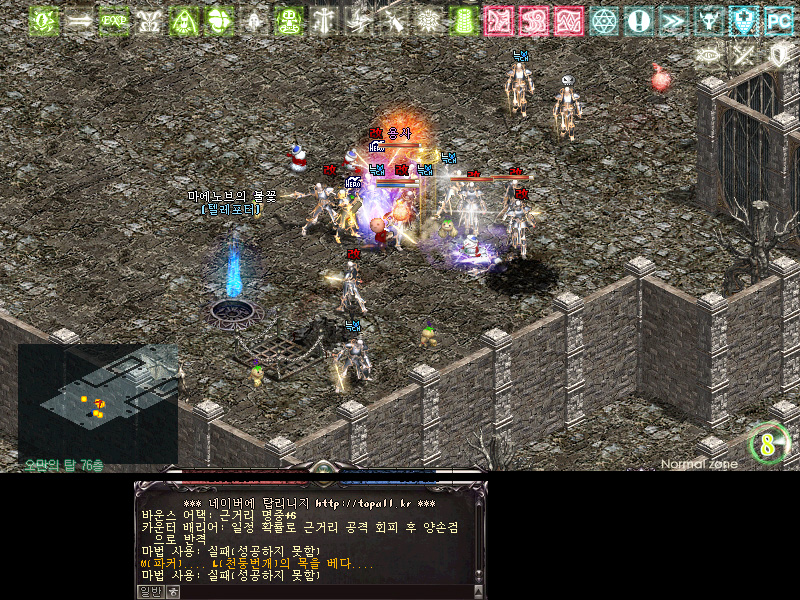Click the 일반 chat tab
800x600 pixels.
pyautogui.click(x=149, y=591)
